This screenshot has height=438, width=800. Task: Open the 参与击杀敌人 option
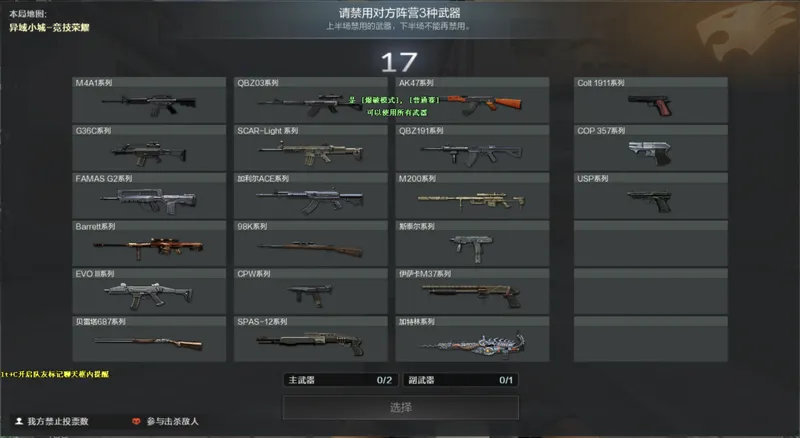coord(165,422)
